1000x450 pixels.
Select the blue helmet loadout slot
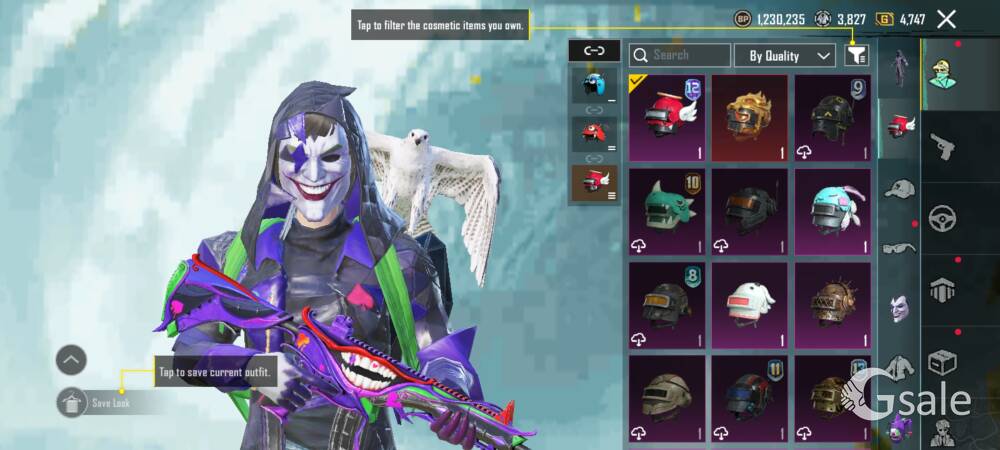point(594,86)
